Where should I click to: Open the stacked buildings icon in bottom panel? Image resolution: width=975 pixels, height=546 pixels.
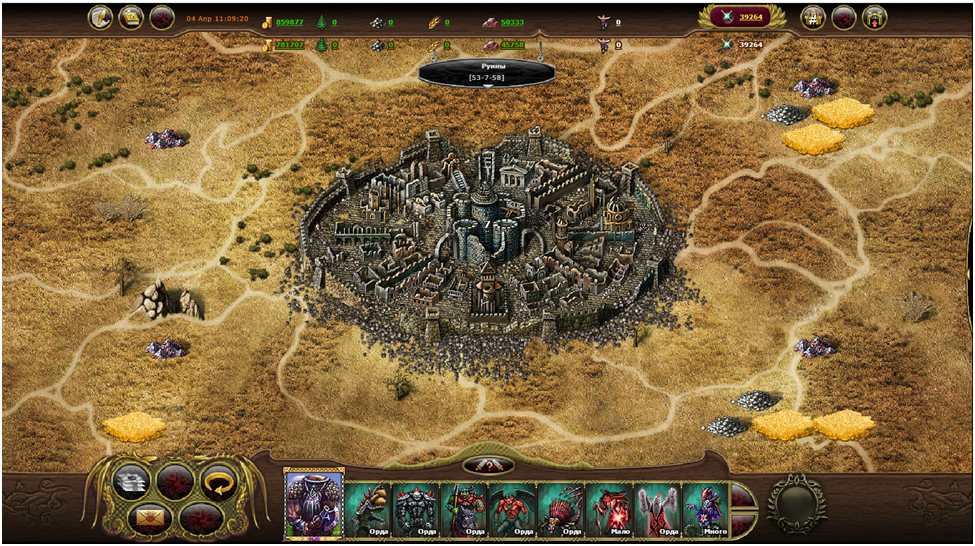131,481
